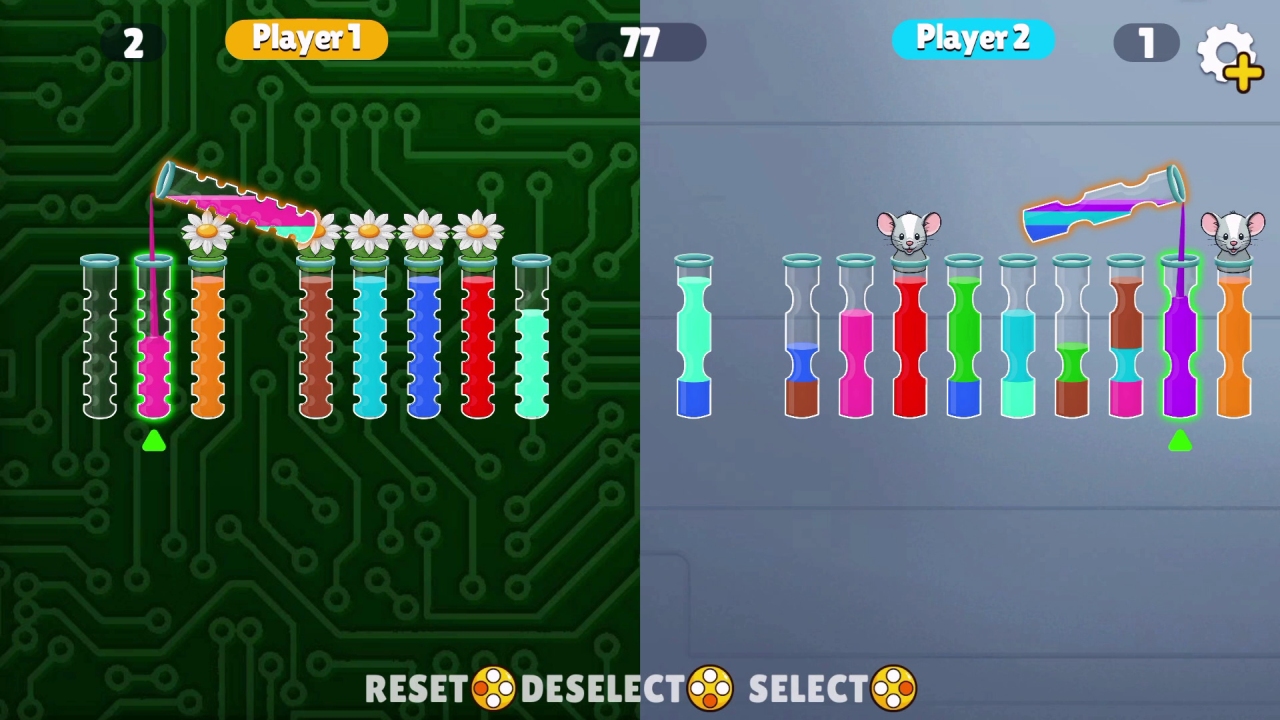Click the gamepad icon next to DESELECT
This screenshot has height=720, width=1280.
(x=708, y=688)
